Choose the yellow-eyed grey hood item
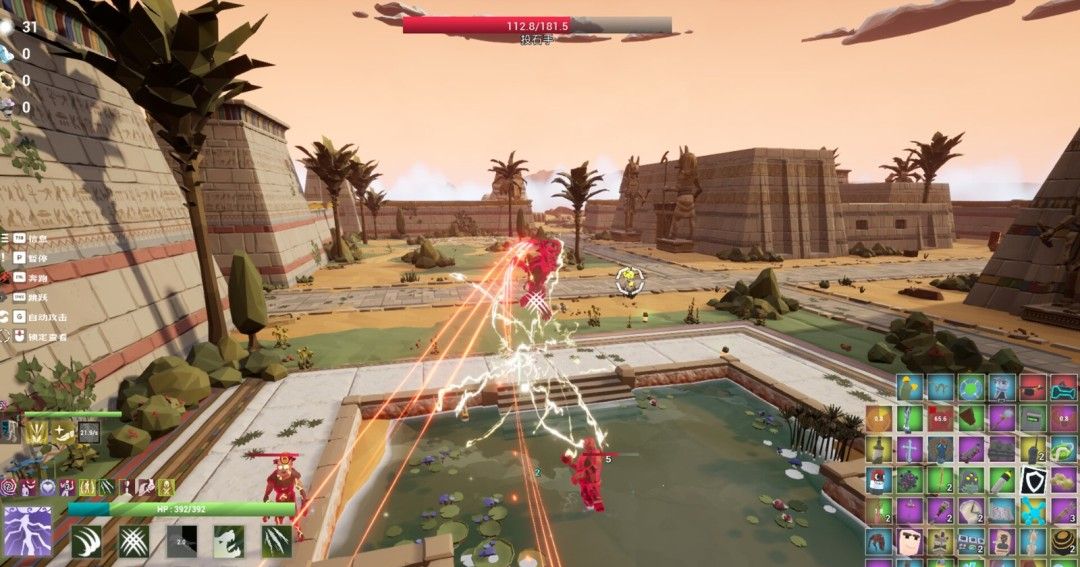The width and height of the screenshot is (1080, 567). pos(971,480)
